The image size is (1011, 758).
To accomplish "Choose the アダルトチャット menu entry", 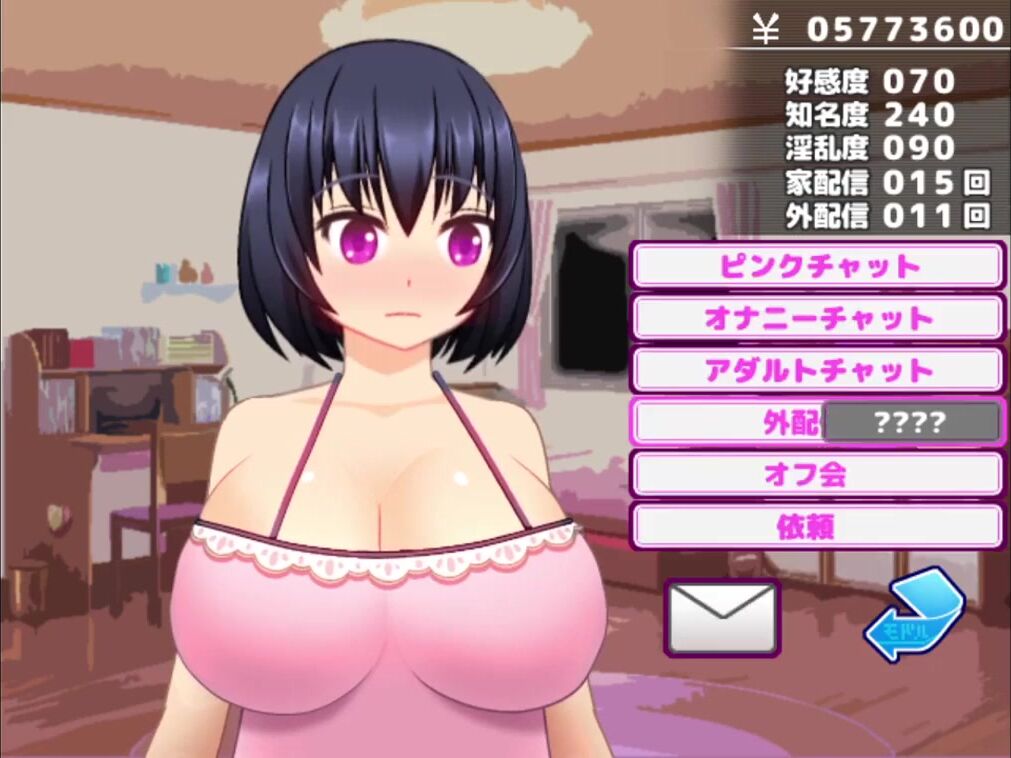I will pos(817,370).
